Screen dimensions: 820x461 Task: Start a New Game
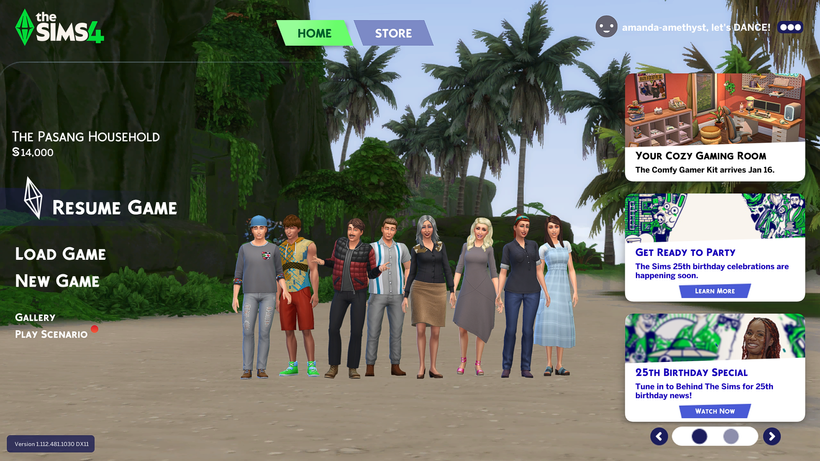pyautogui.click(x=57, y=281)
